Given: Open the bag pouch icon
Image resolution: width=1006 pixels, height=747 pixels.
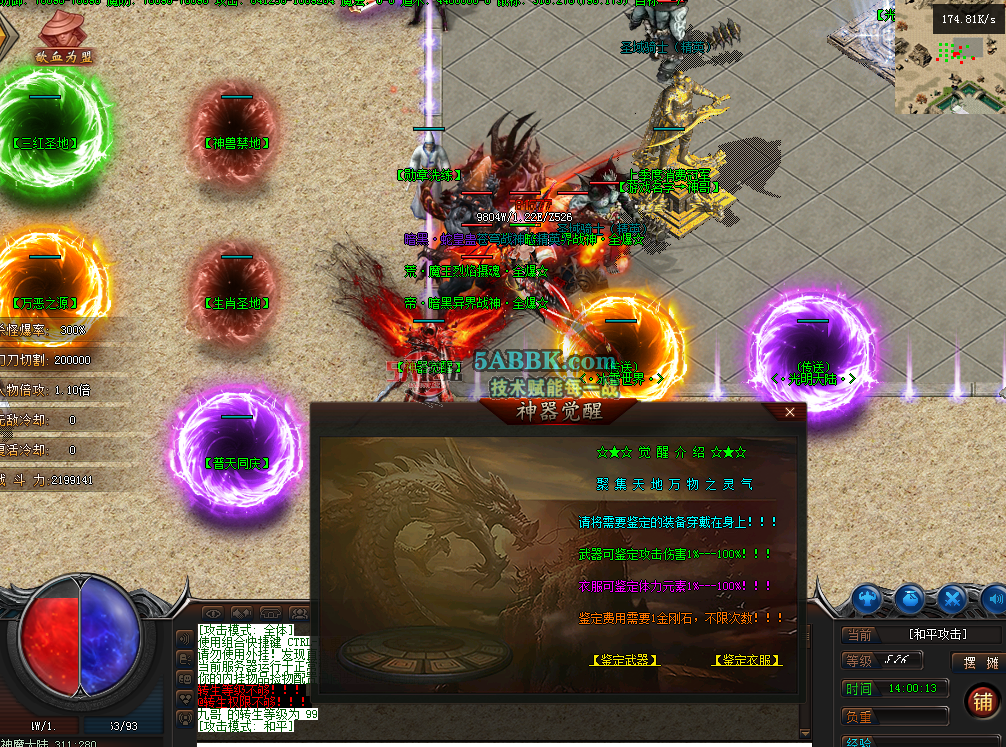Looking at the screenshot, I should (910, 599).
